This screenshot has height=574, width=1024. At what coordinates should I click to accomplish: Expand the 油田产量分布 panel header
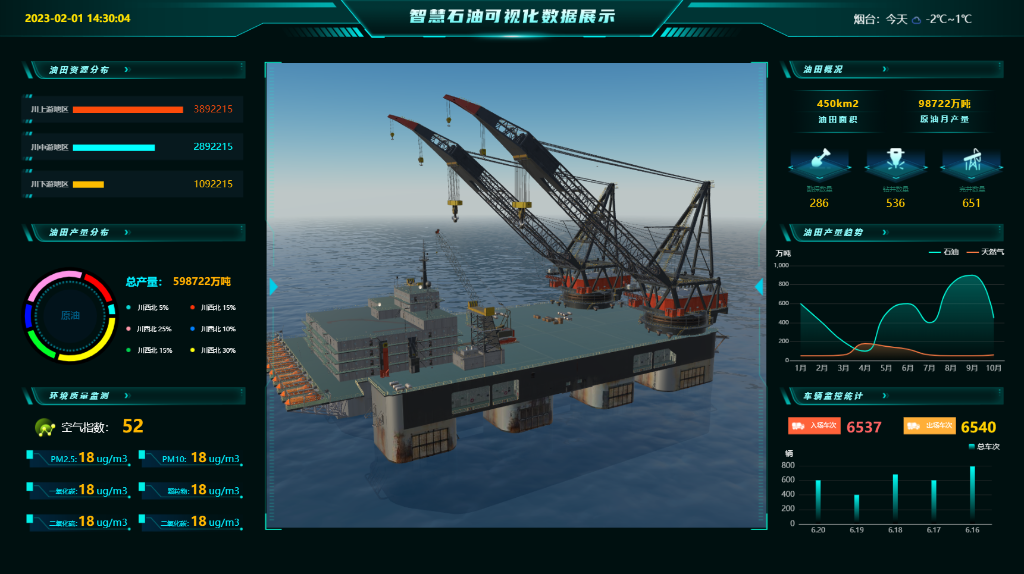click(126, 232)
